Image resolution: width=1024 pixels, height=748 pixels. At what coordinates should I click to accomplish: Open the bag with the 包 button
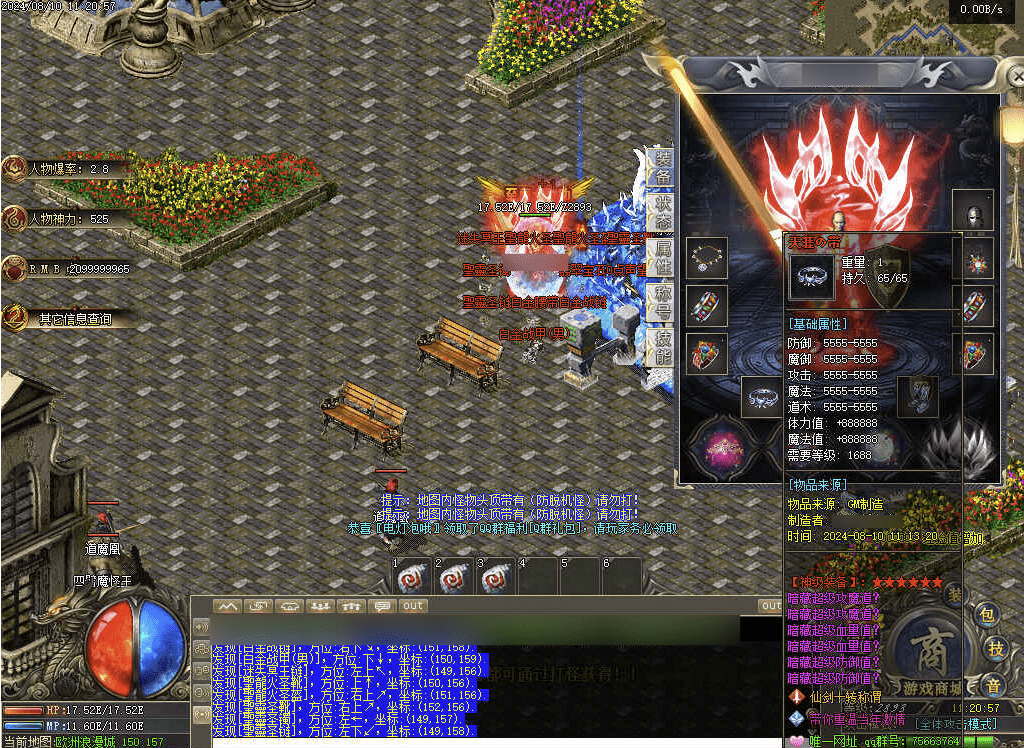tap(988, 615)
